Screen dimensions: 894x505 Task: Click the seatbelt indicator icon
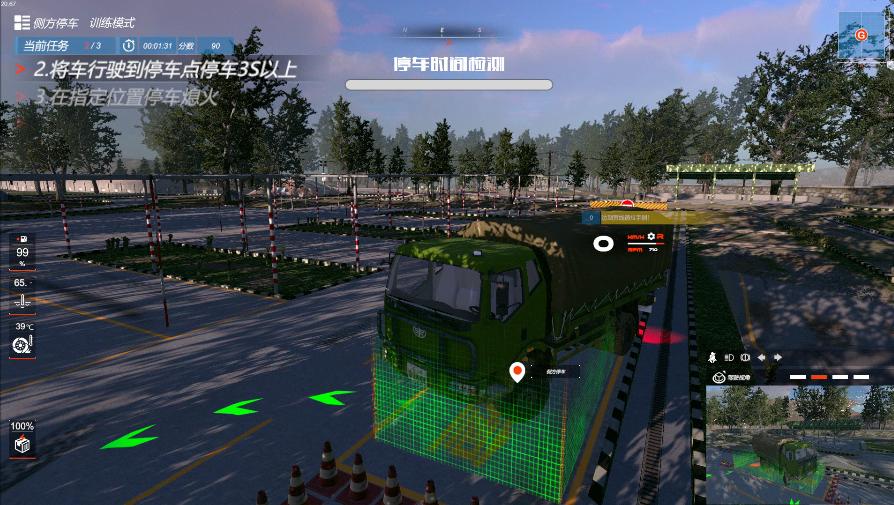[711, 357]
